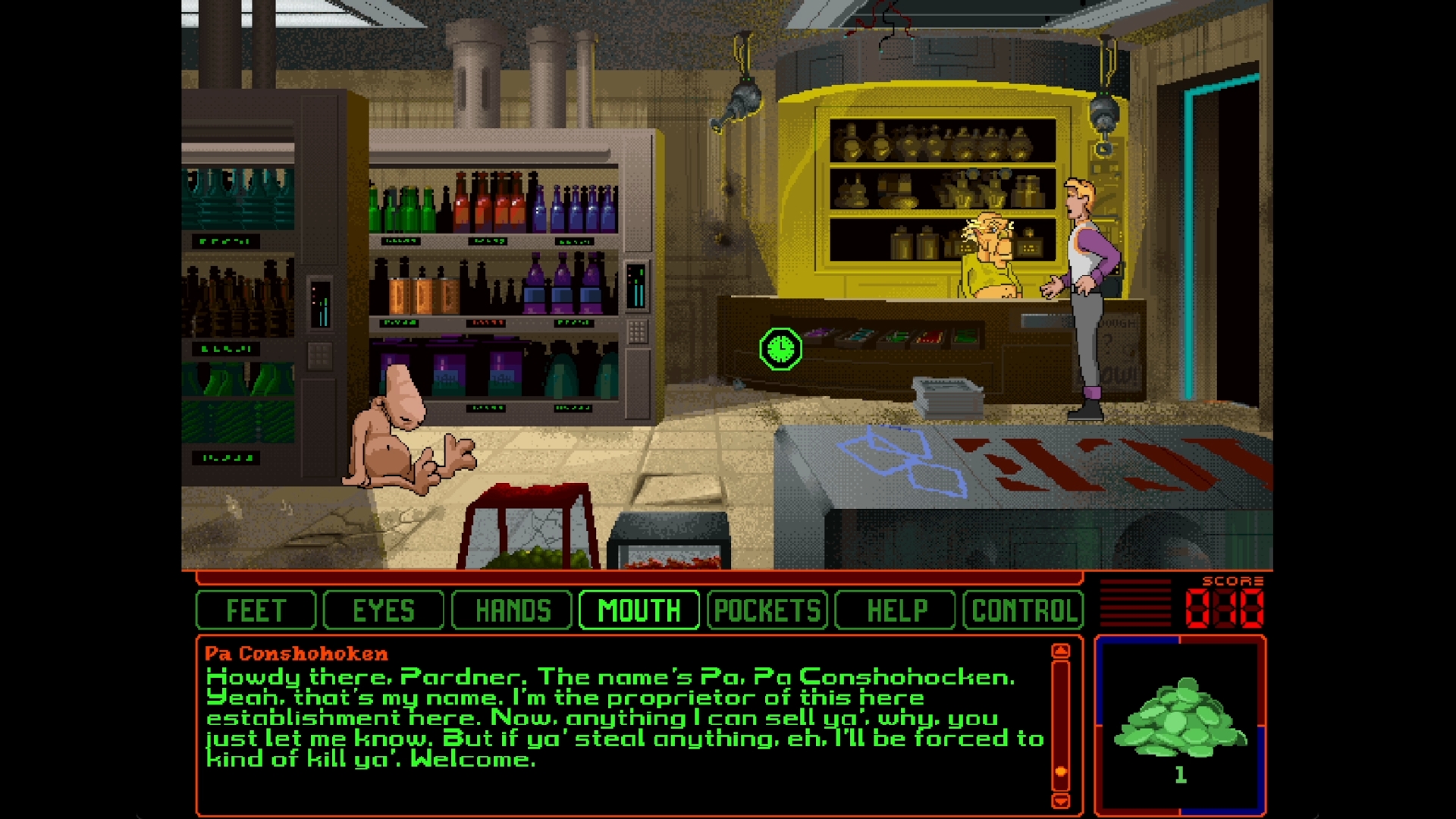Viewport: 1456px width, 819px height.
Task: Select the FEET walk command
Action: (256, 610)
